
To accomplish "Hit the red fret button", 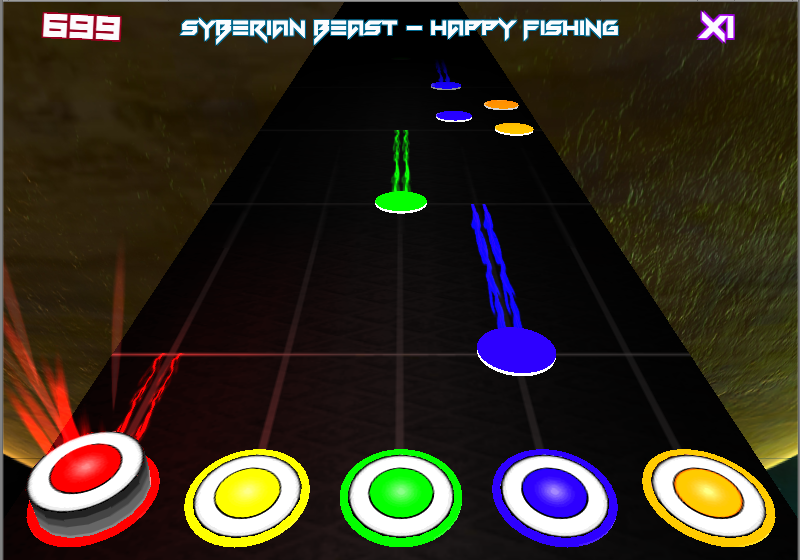I will coord(89,470).
